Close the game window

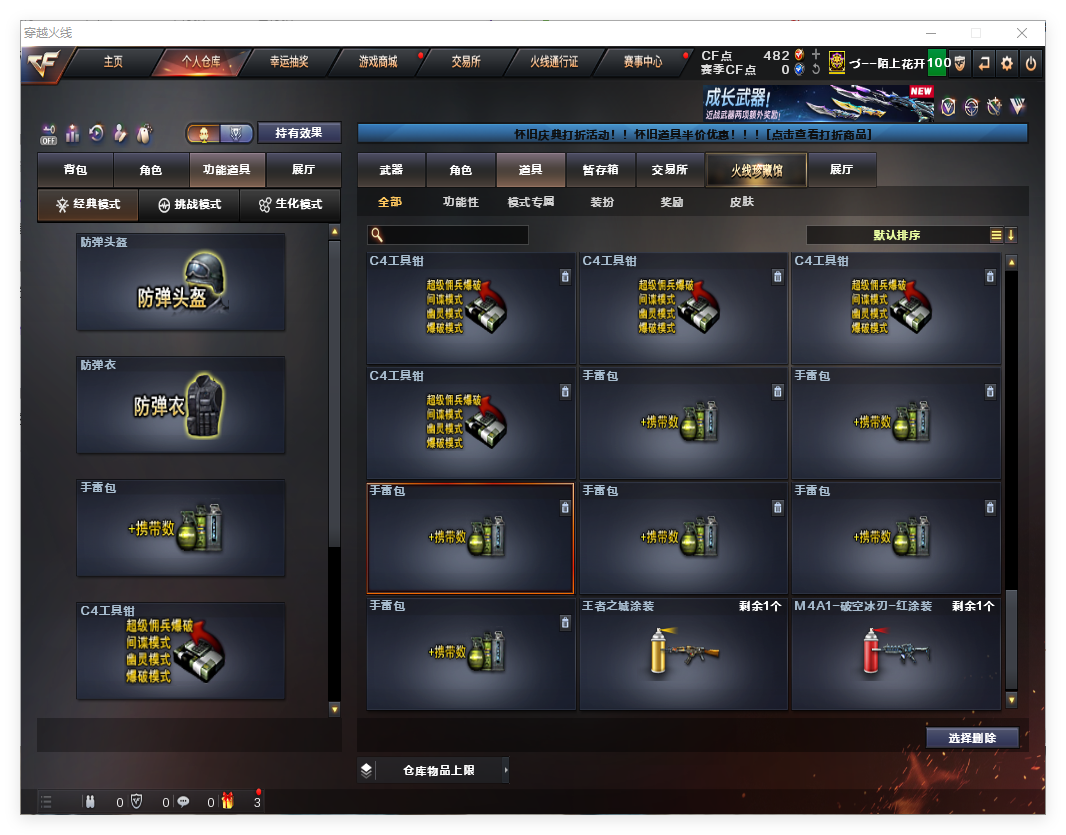[x=1022, y=33]
